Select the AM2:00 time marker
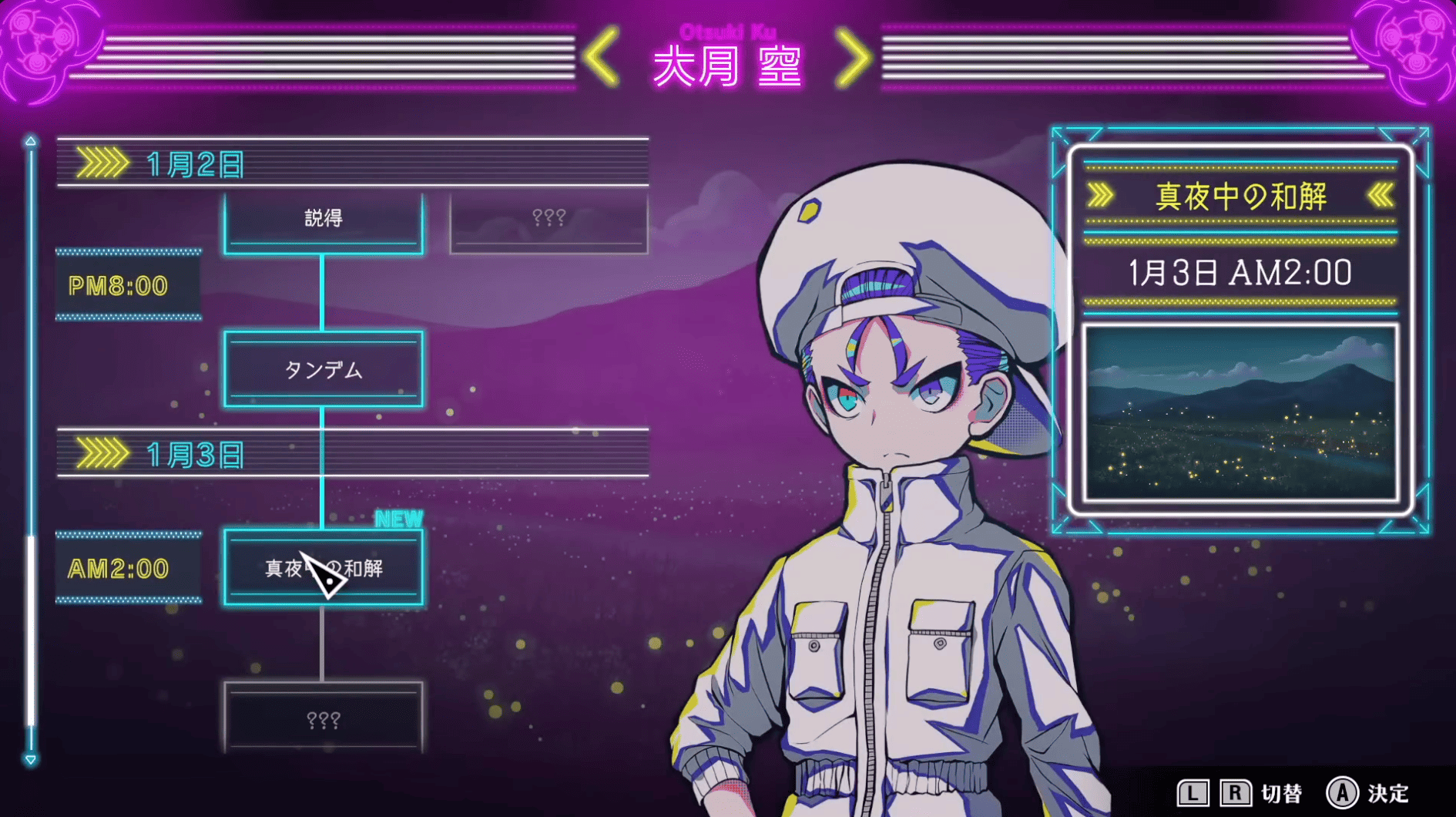This screenshot has height=817, width=1456. 127,569
